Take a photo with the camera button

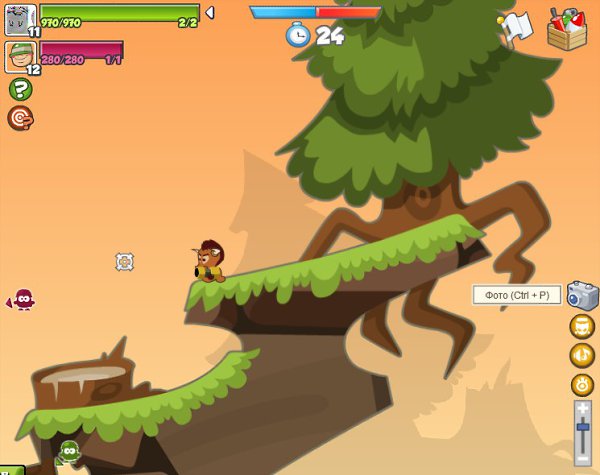click(582, 295)
